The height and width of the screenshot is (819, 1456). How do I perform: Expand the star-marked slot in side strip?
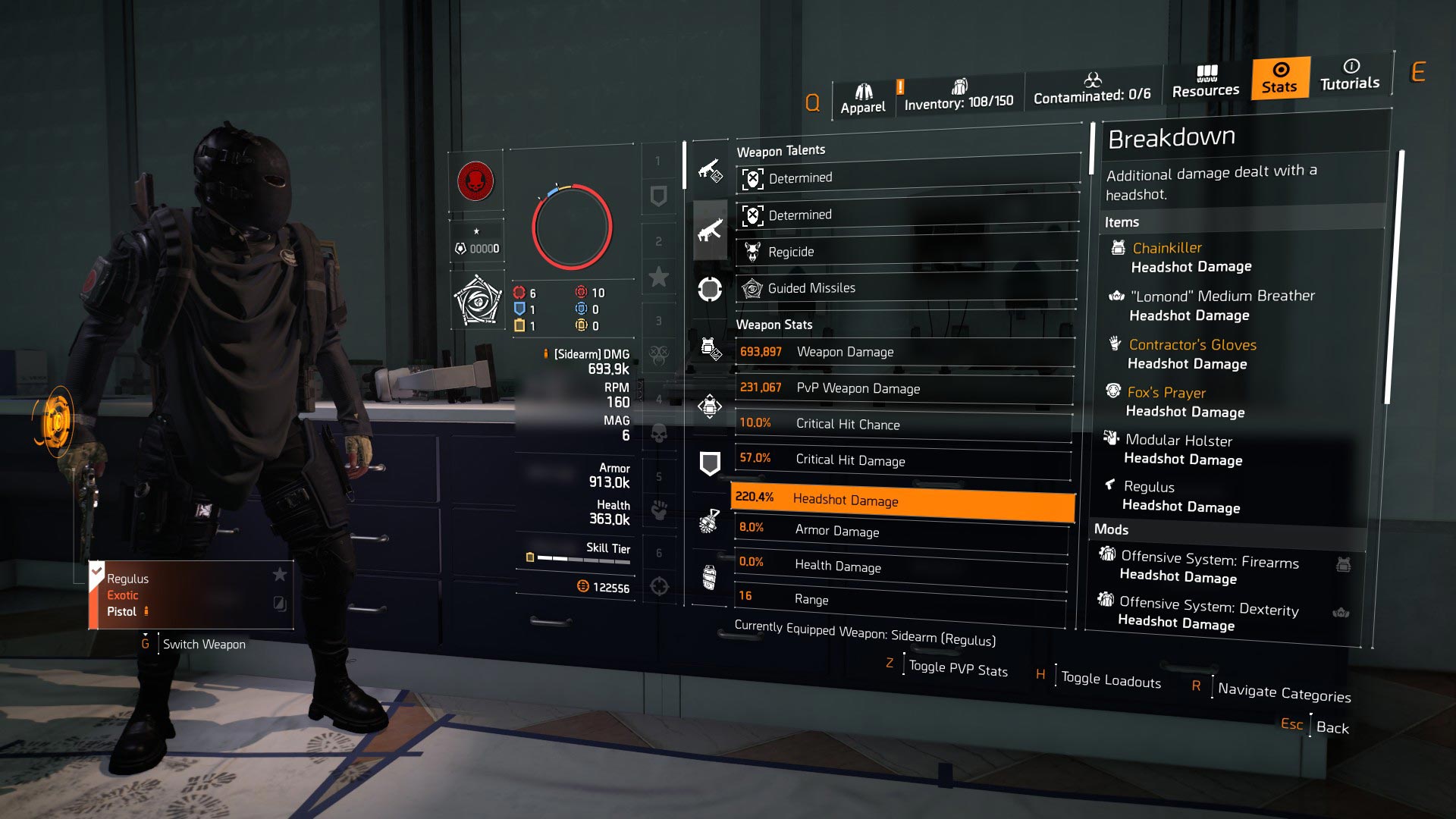(x=659, y=277)
